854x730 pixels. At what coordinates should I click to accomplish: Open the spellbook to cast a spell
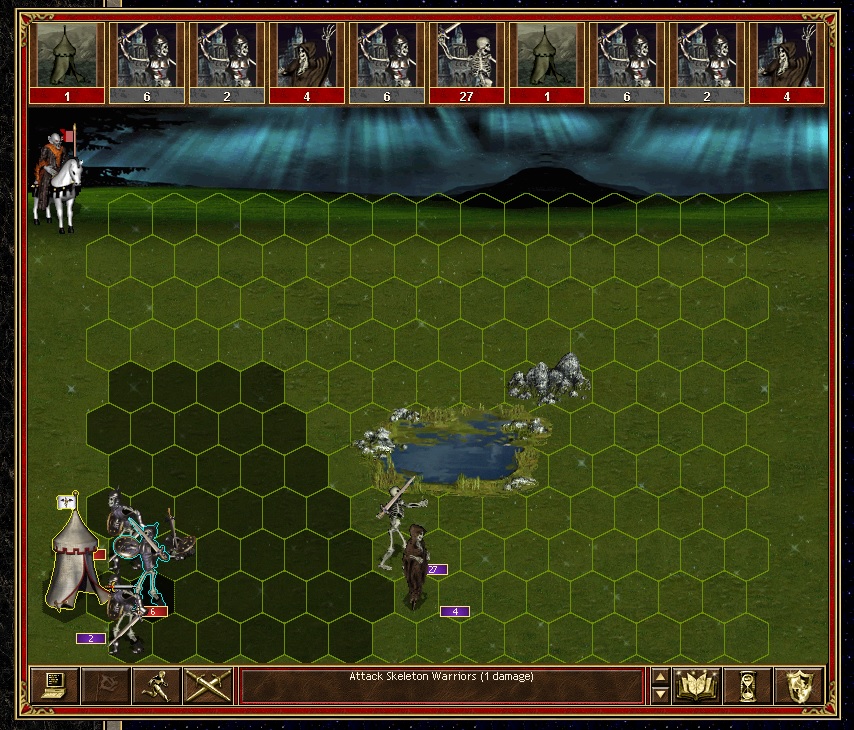point(697,685)
